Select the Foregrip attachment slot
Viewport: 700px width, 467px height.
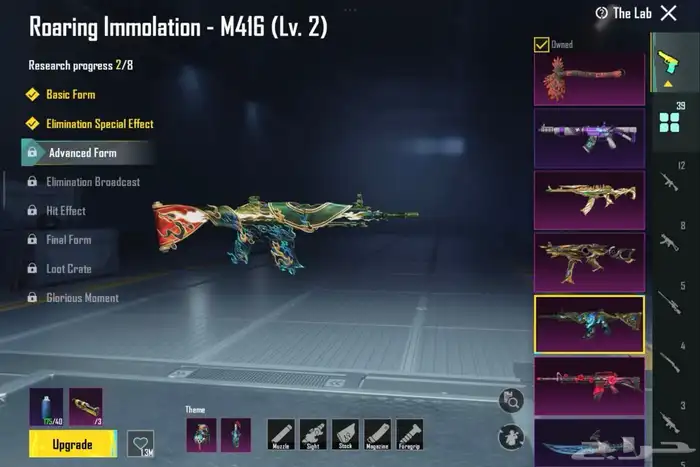coord(409,434)
